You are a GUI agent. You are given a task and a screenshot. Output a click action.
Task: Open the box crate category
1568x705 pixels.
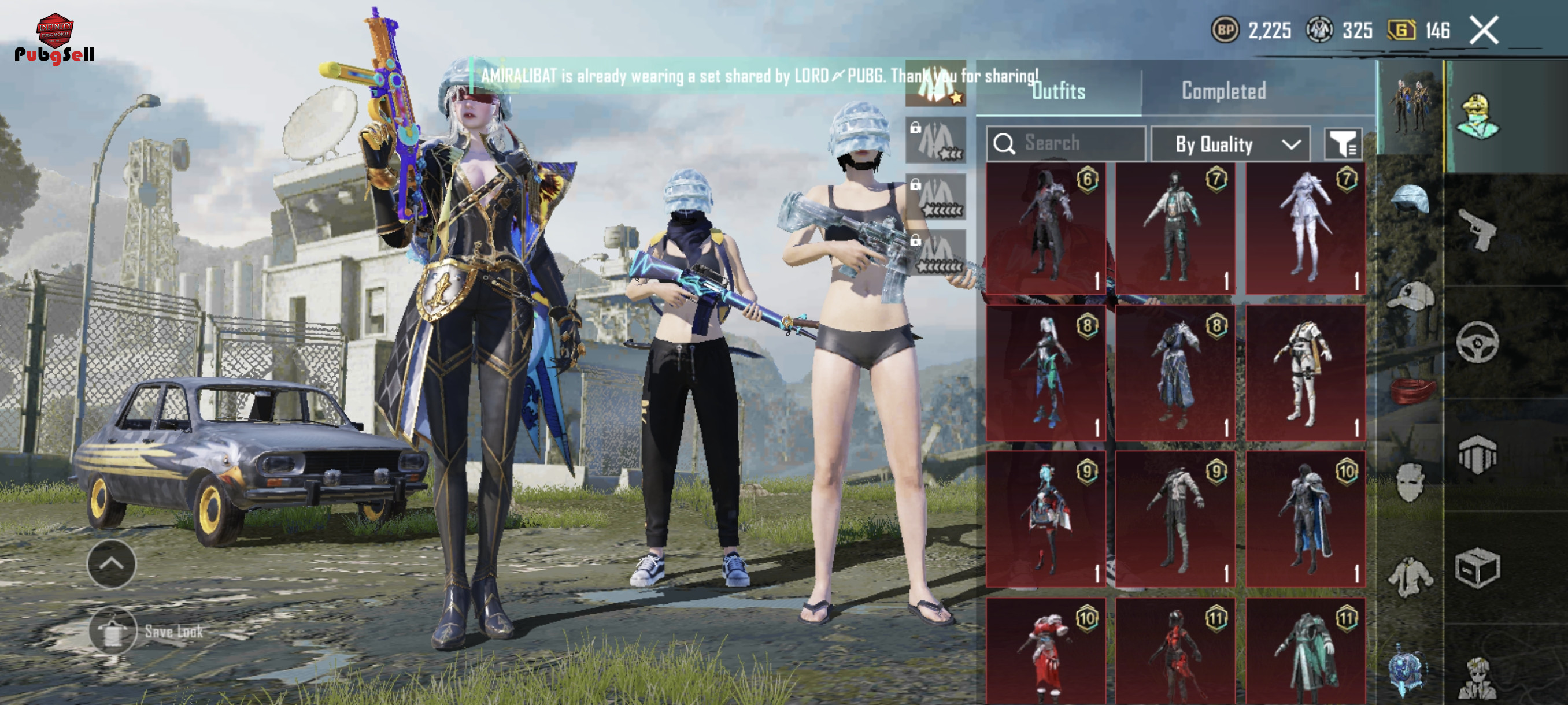point(1478,569)
